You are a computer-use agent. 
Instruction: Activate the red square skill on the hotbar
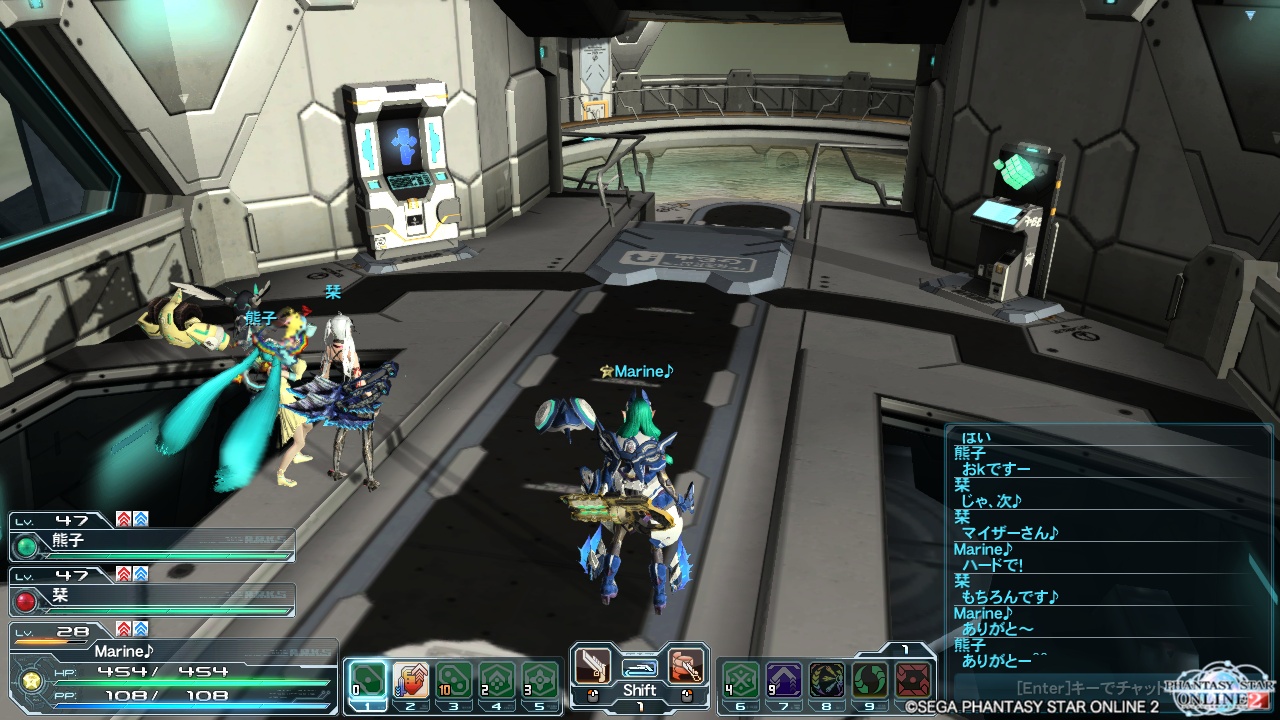pos(912,680)
